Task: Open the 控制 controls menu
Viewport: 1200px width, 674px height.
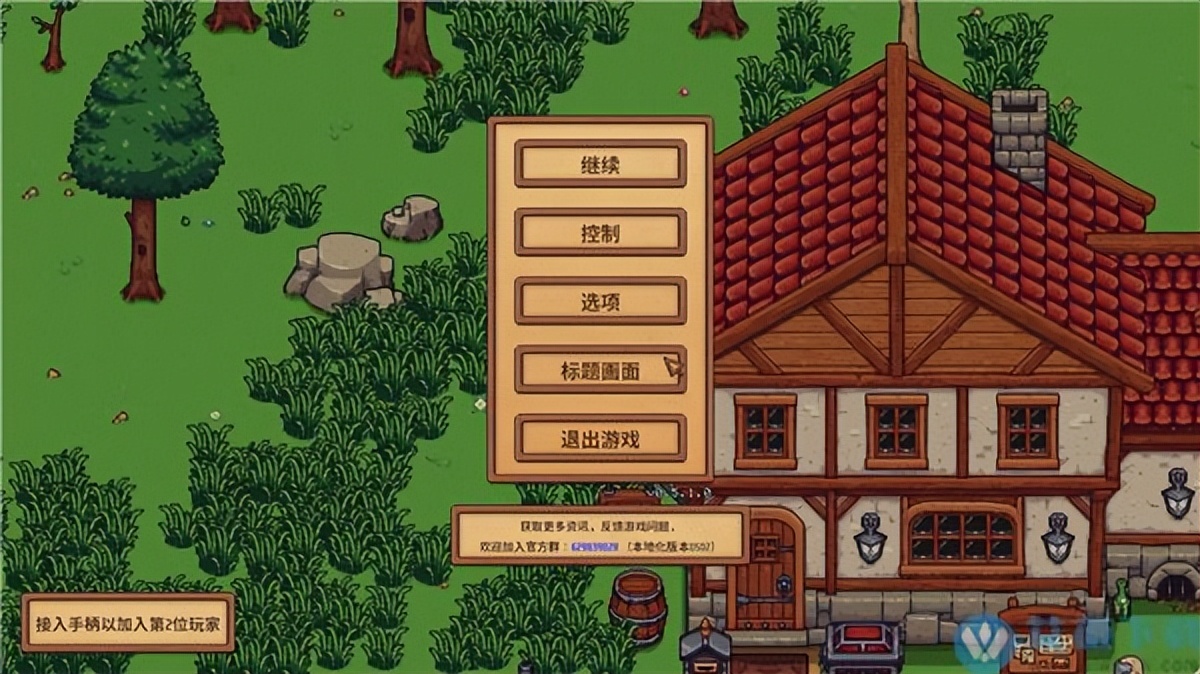Action: coord(600,233)
